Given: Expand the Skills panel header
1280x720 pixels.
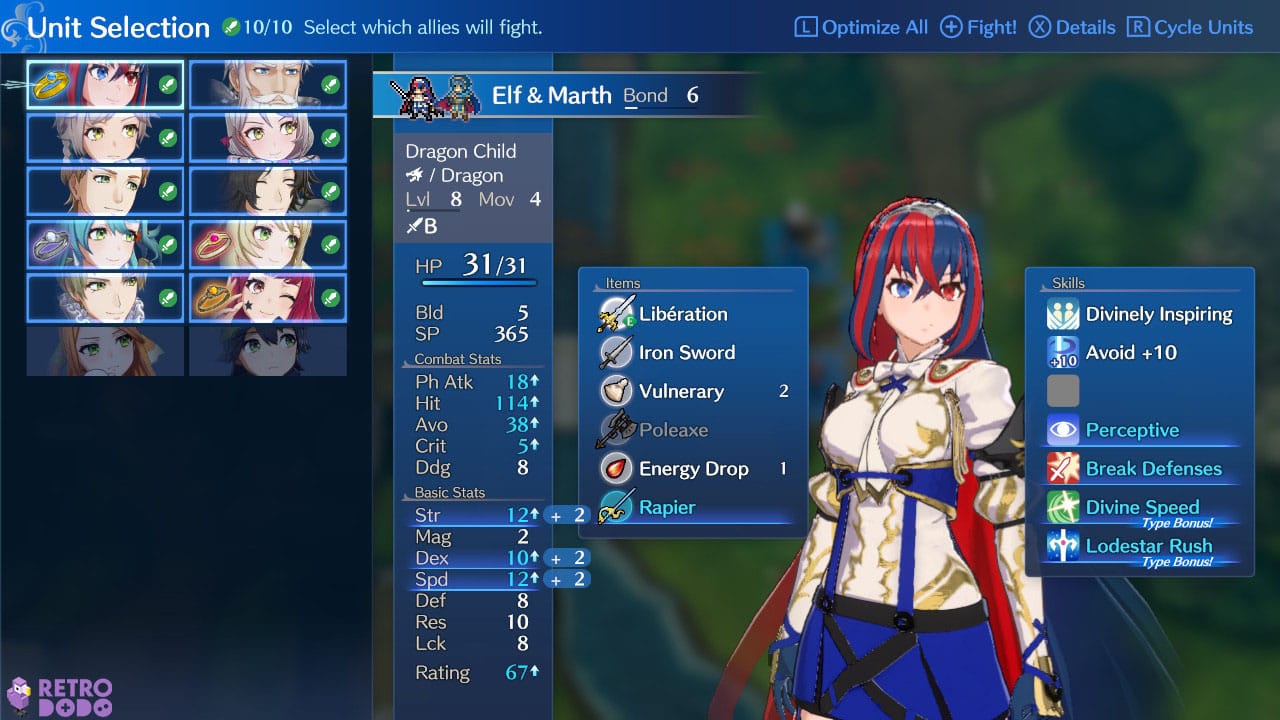Looking at the screenshot, I should tap(1068, 283).
